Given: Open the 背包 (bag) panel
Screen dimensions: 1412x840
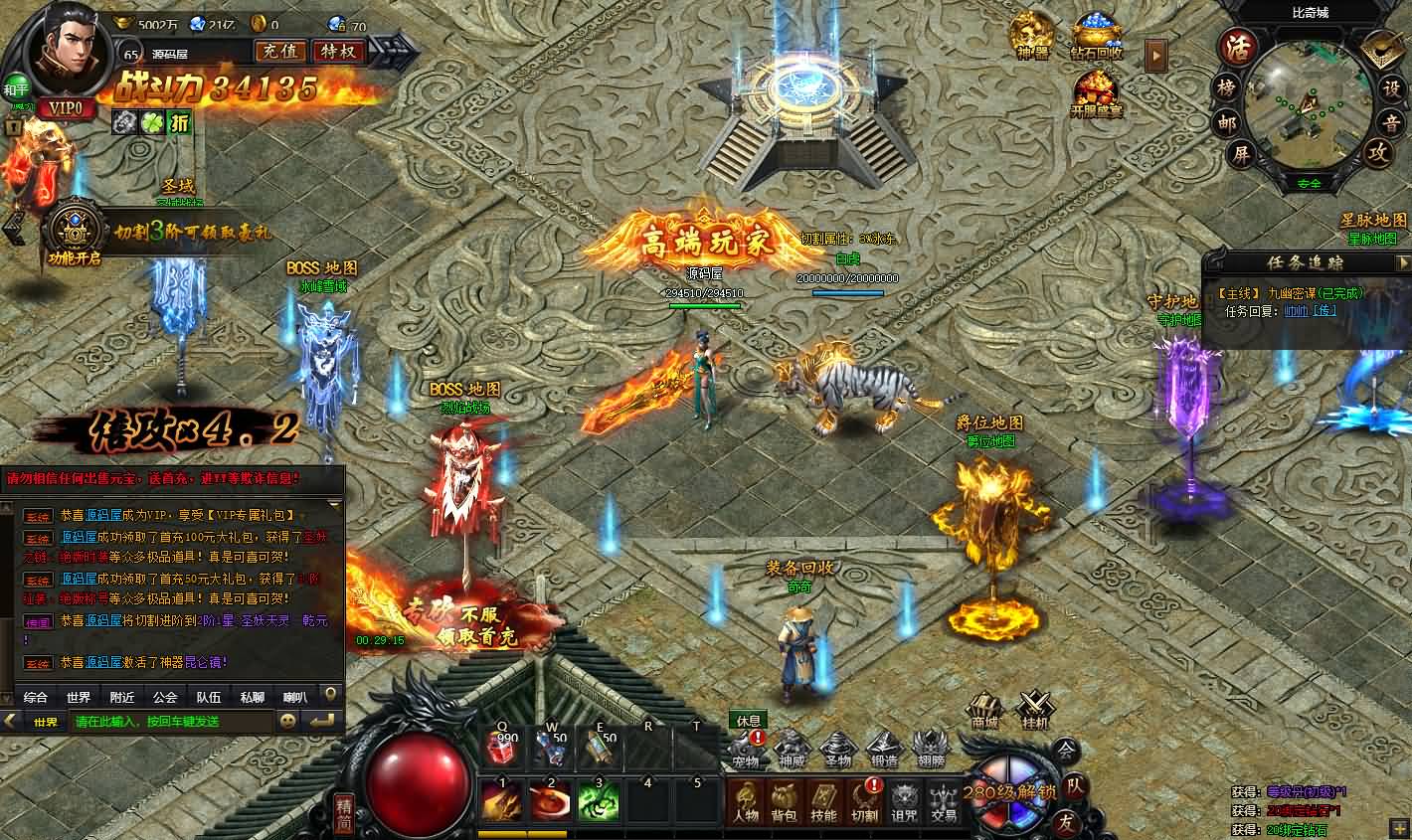Looking at the screenshot, I should pos(784,801).
